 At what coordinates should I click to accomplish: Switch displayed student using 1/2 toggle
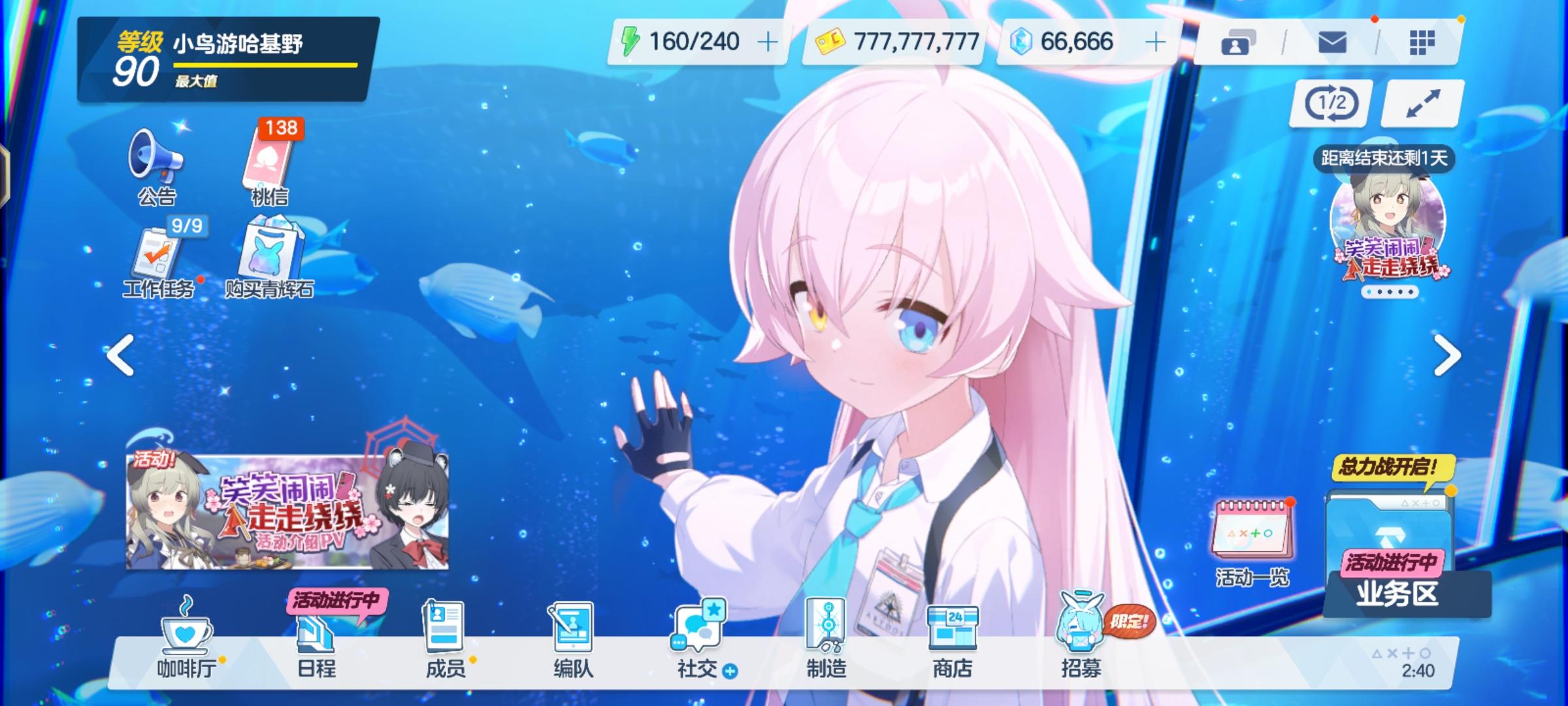point(1329,103)
